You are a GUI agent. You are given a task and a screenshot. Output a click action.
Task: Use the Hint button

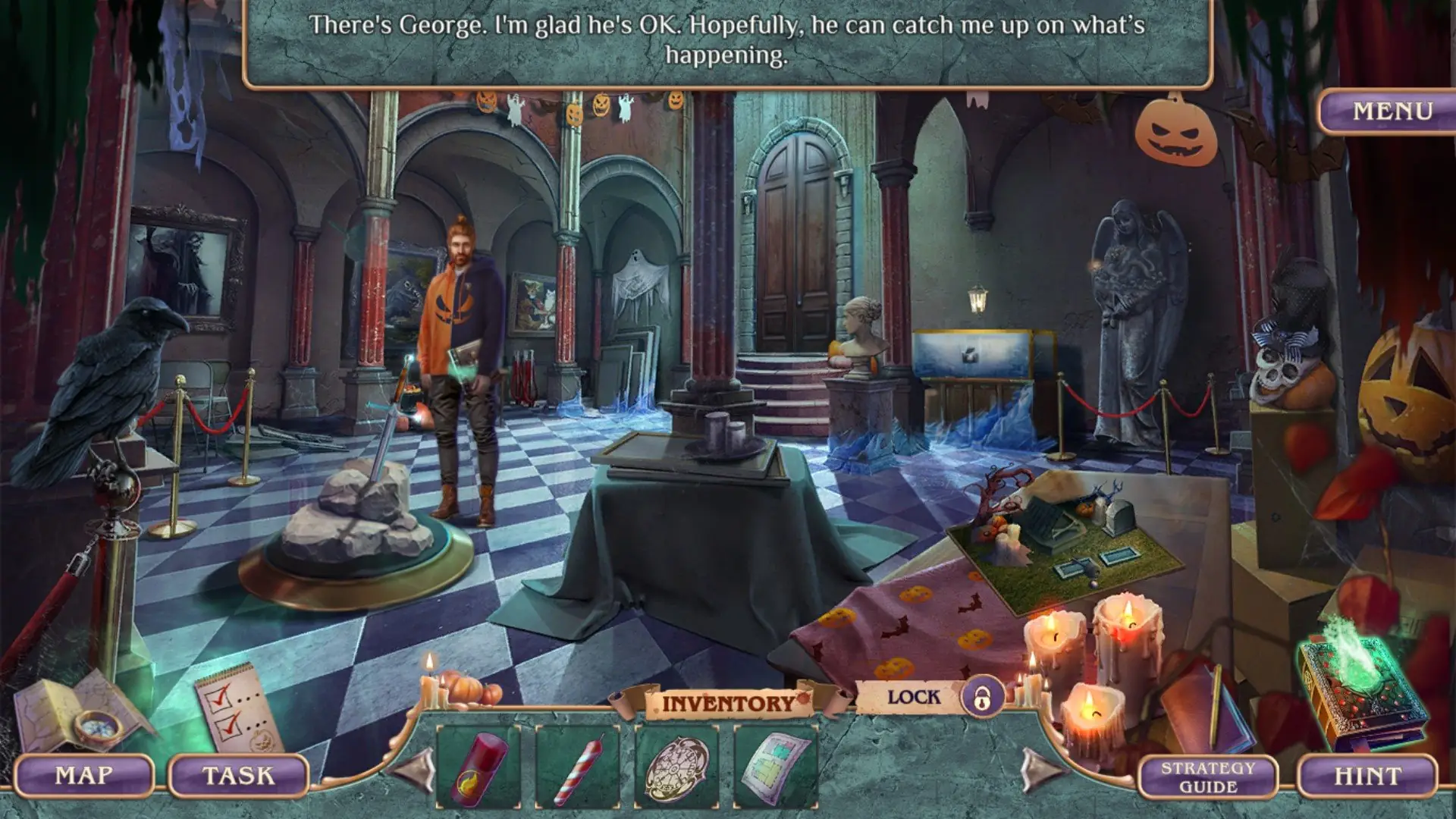click(1367, 777)
